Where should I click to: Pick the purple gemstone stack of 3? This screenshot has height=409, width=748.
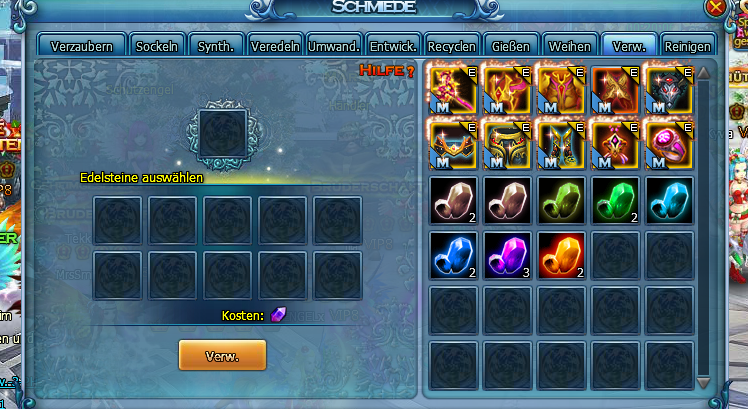[x=506, y=251]
